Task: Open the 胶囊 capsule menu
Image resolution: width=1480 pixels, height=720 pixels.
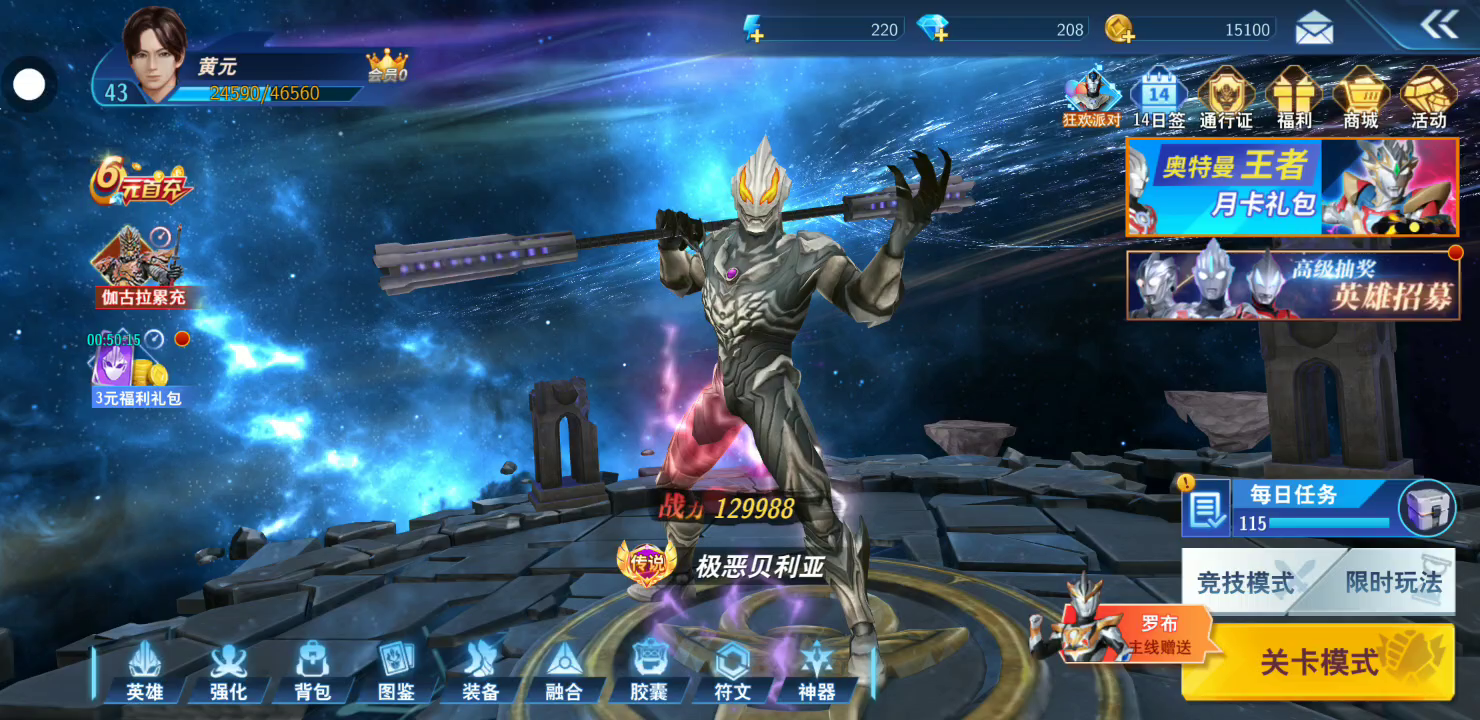Action: (x=649, y=670)
